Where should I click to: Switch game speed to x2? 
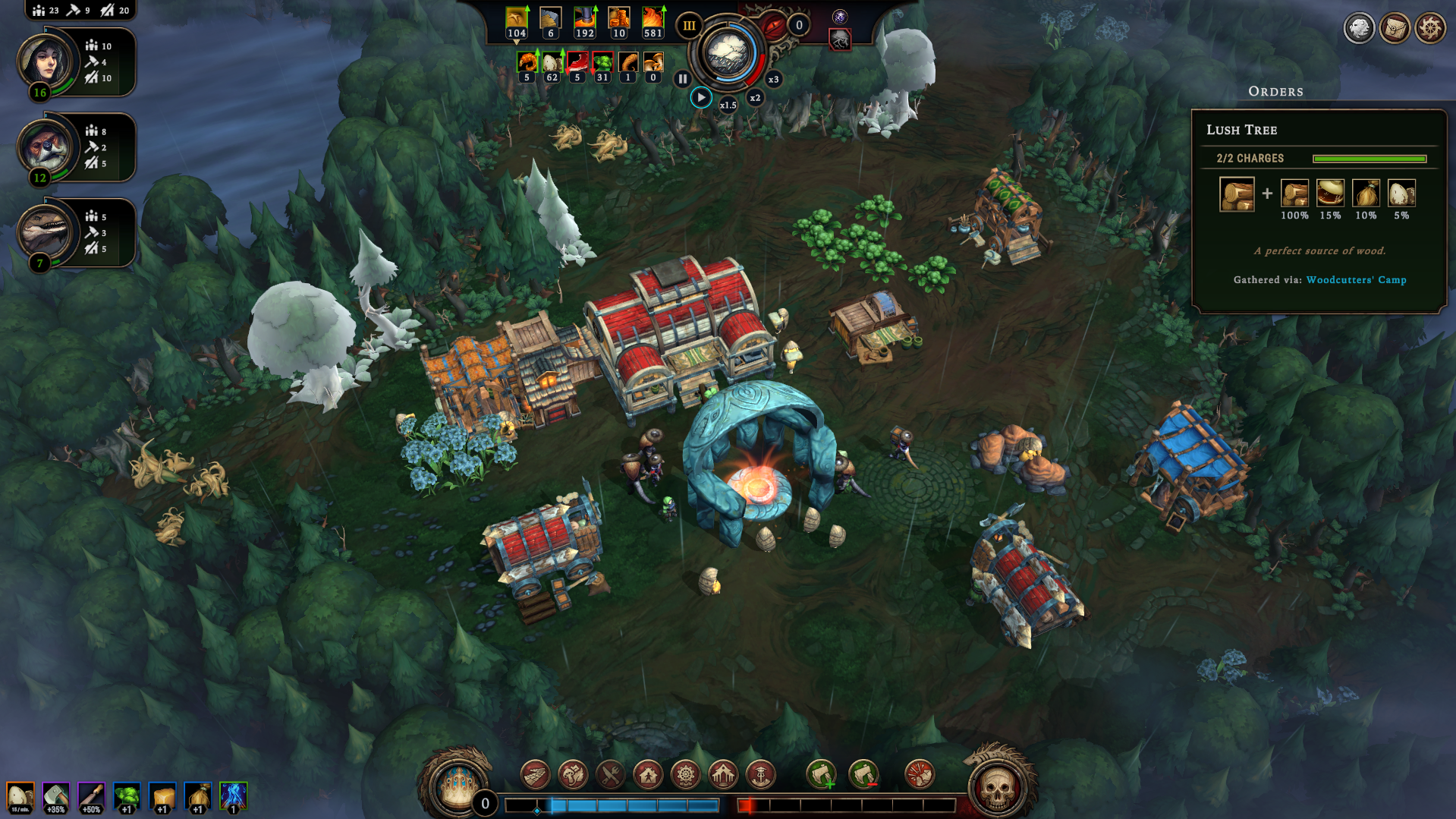click(755, 97)
